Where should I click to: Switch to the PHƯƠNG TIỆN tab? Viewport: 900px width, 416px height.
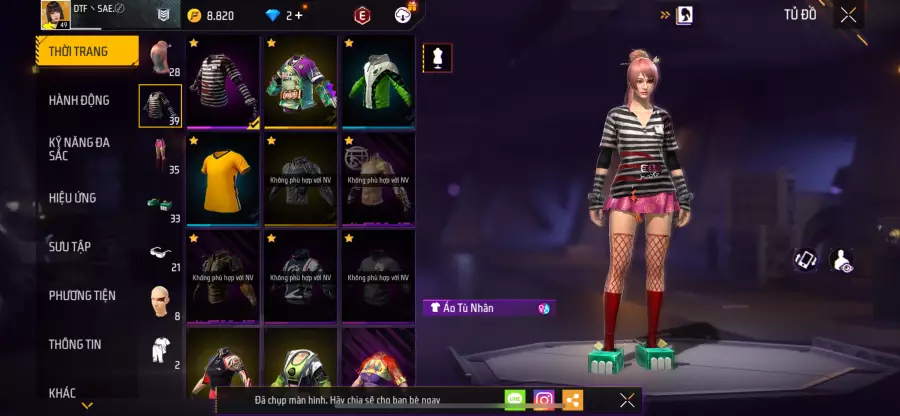(x=82, y=295)
